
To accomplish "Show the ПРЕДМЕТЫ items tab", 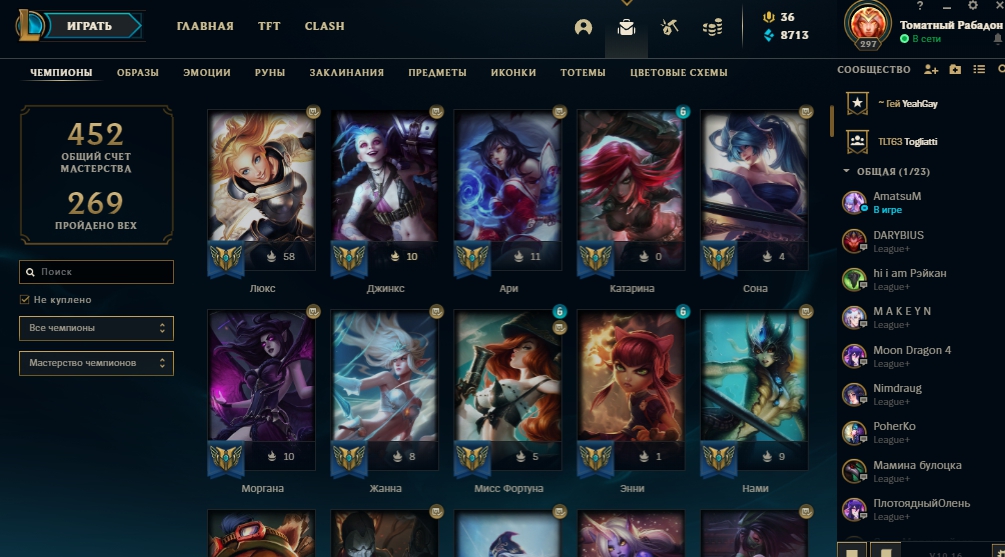I will point(437,73).
